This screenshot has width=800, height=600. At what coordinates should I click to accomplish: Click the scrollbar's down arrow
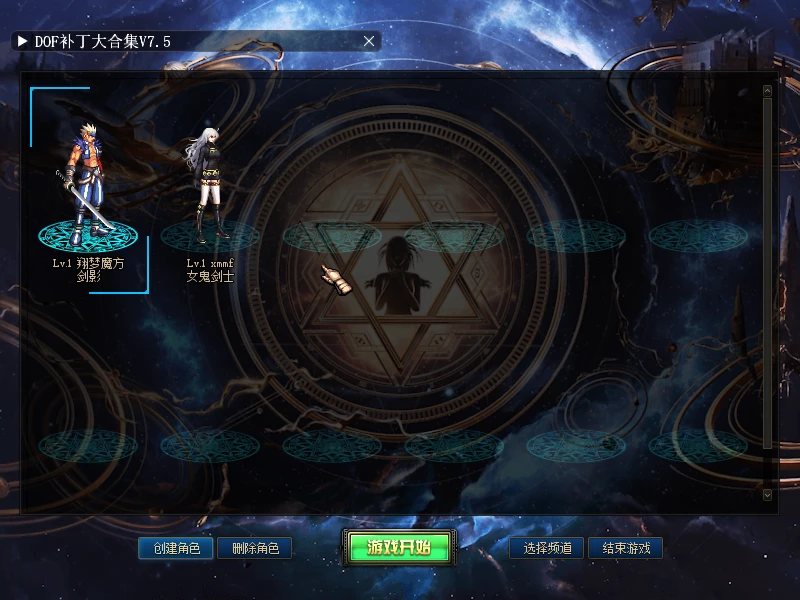767,494
